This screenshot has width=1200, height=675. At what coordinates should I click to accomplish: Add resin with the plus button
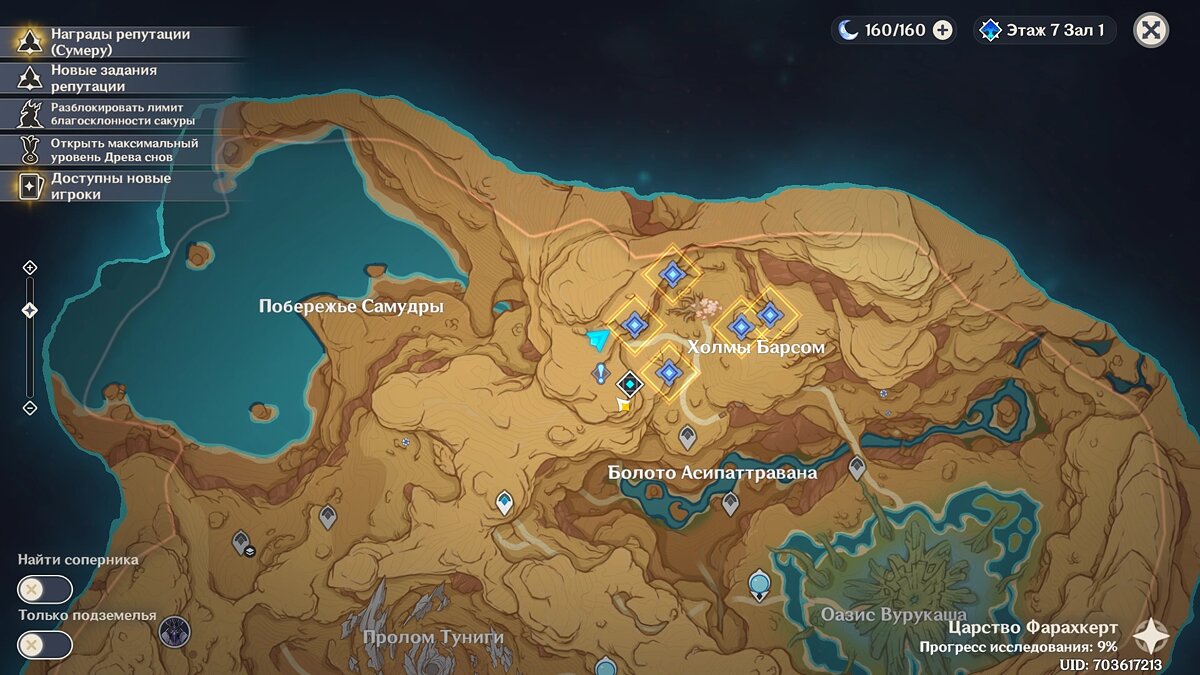coord(942,30)
